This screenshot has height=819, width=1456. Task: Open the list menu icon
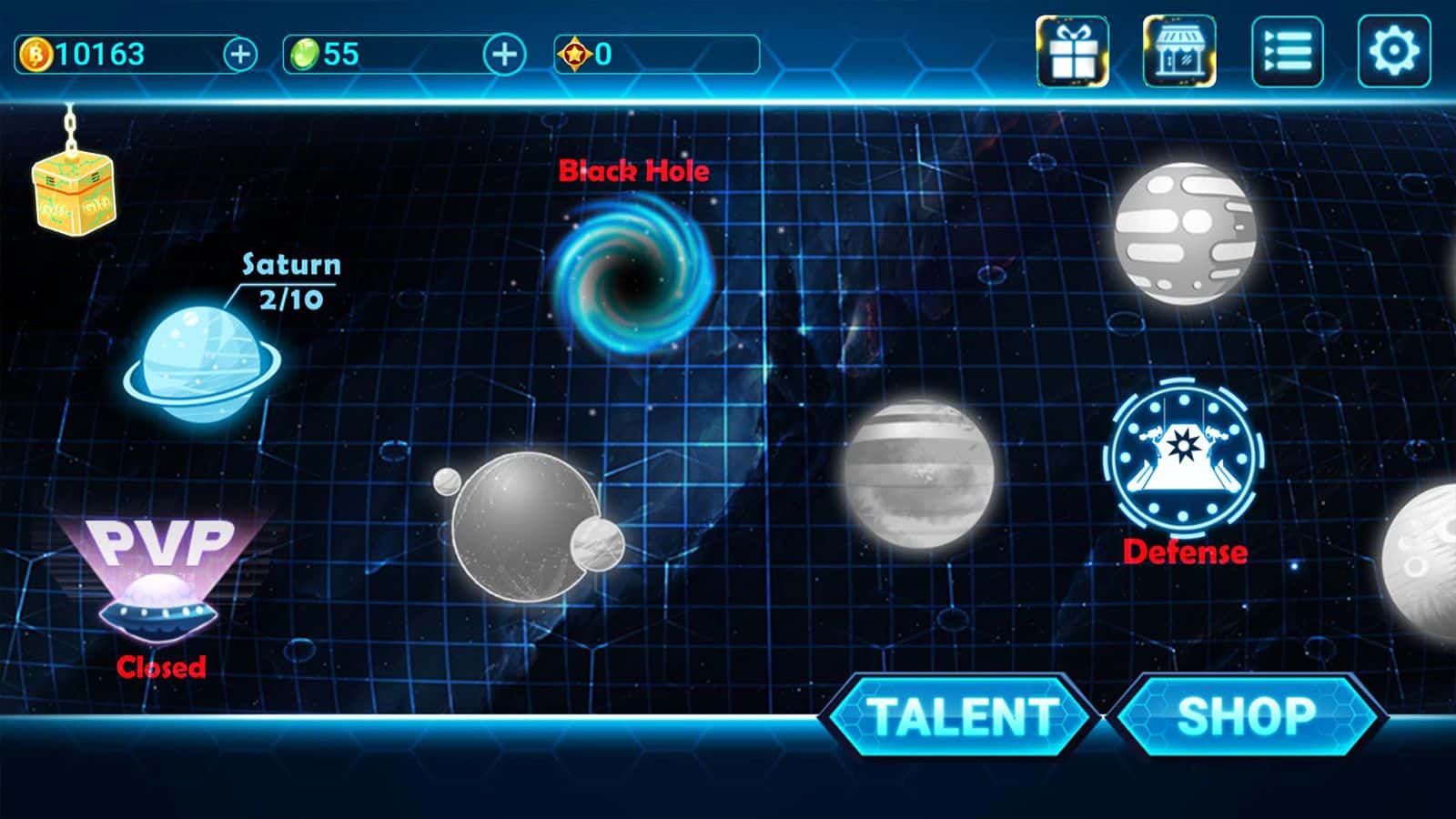click(x=1287, y=52)
